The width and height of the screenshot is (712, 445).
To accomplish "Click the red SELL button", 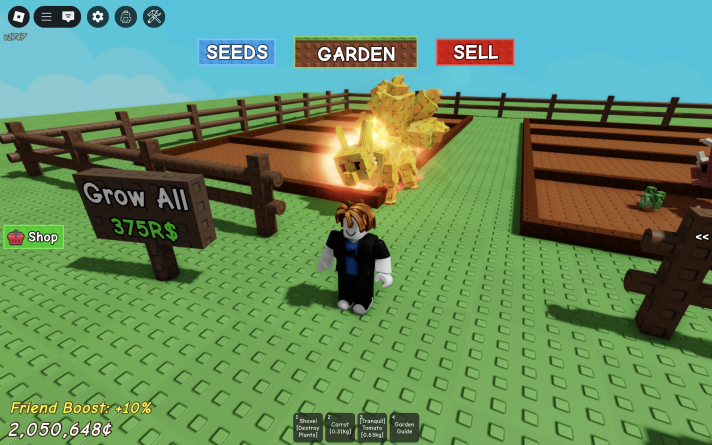I will [x=475, y=52].
